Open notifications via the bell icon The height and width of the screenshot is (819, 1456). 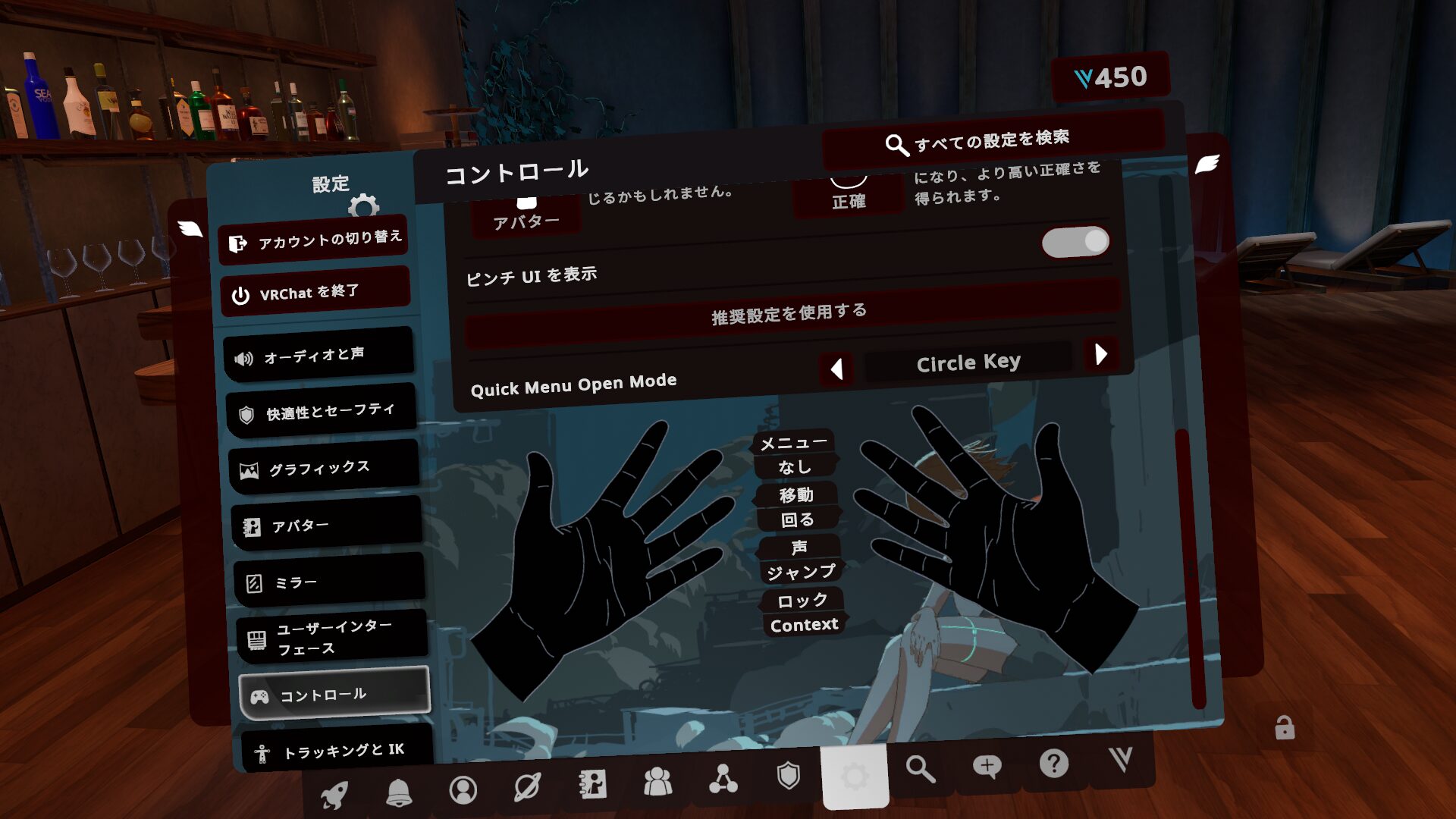pyautogui.click(x=400, y=791)
